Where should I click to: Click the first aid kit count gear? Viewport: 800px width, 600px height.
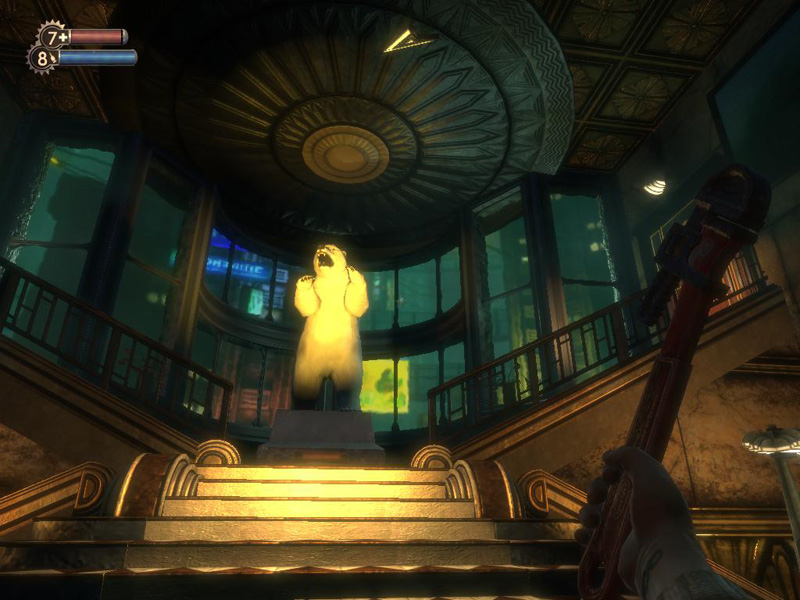point(50,37)
